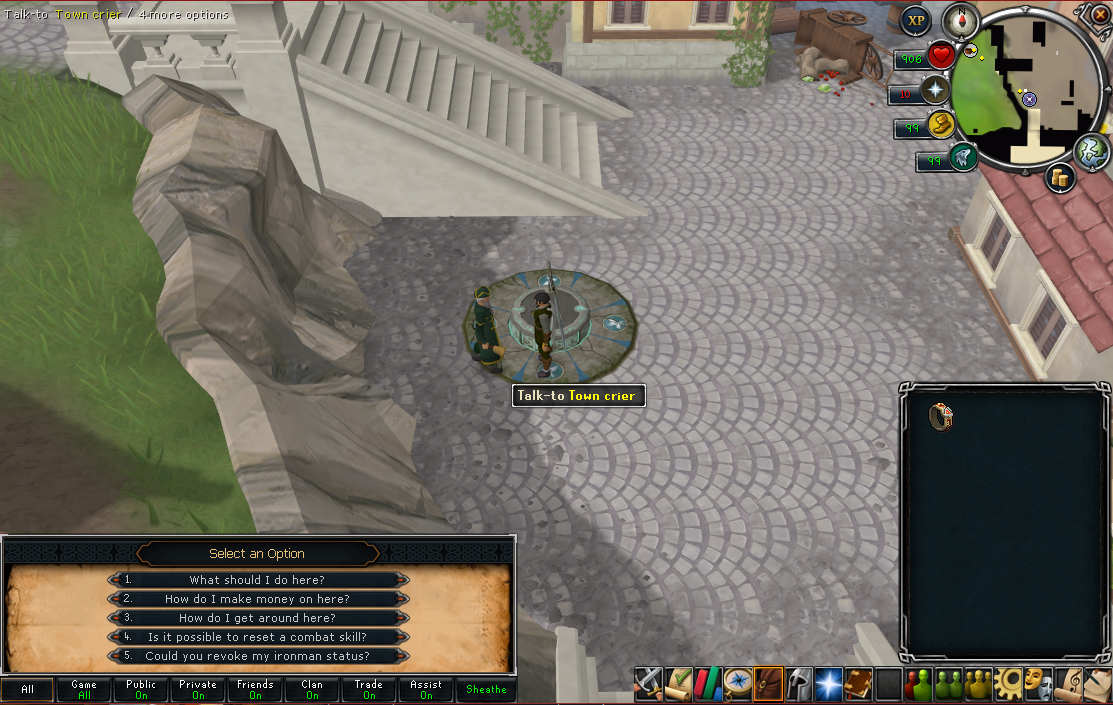Select the ring item in the inventory

tap(941, 416)
